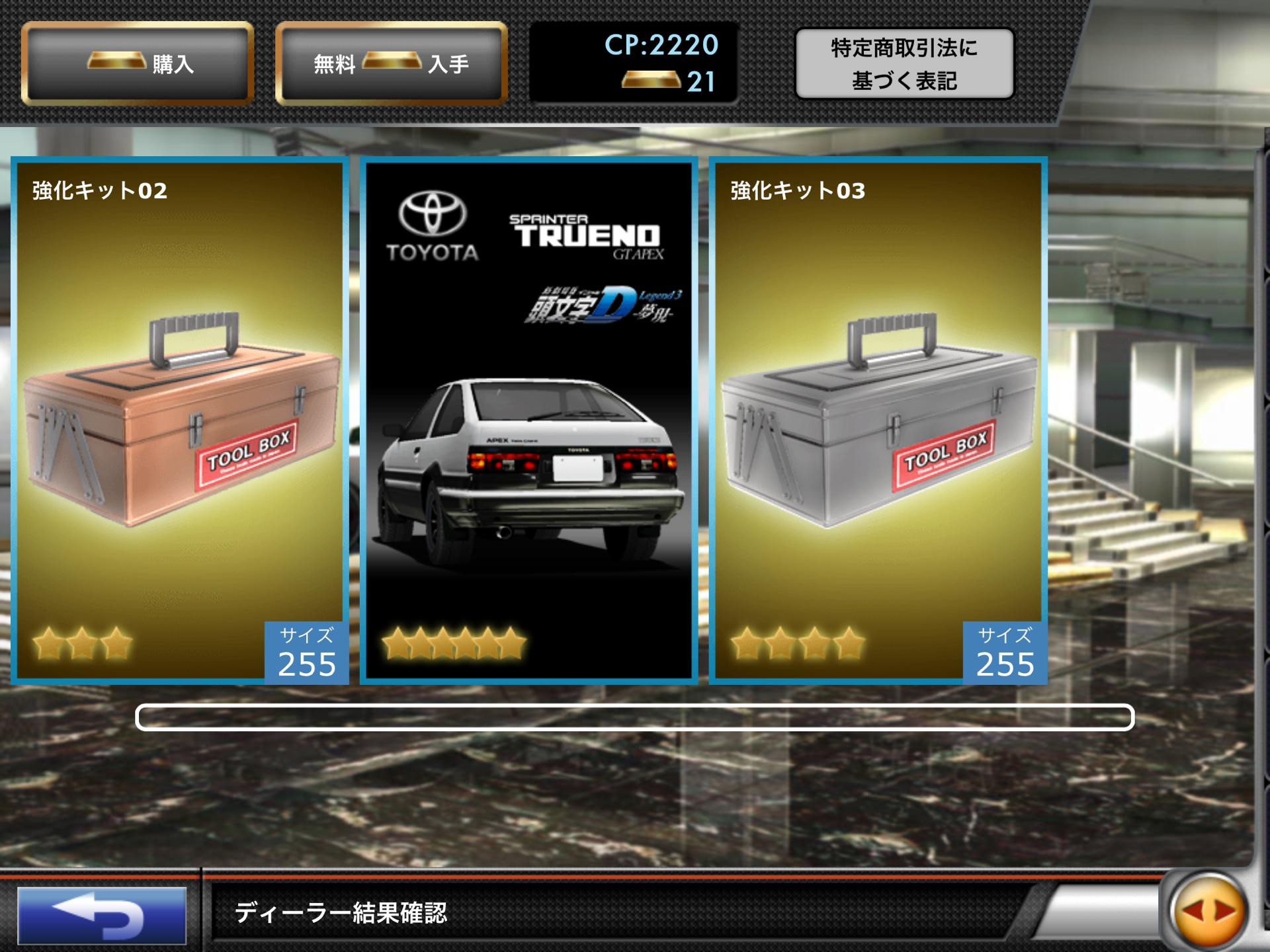Select the 強化キット03 silver toolbox card
This screenshot has height=952, width=1270.
pyautogui.click(x=878, y=420)
